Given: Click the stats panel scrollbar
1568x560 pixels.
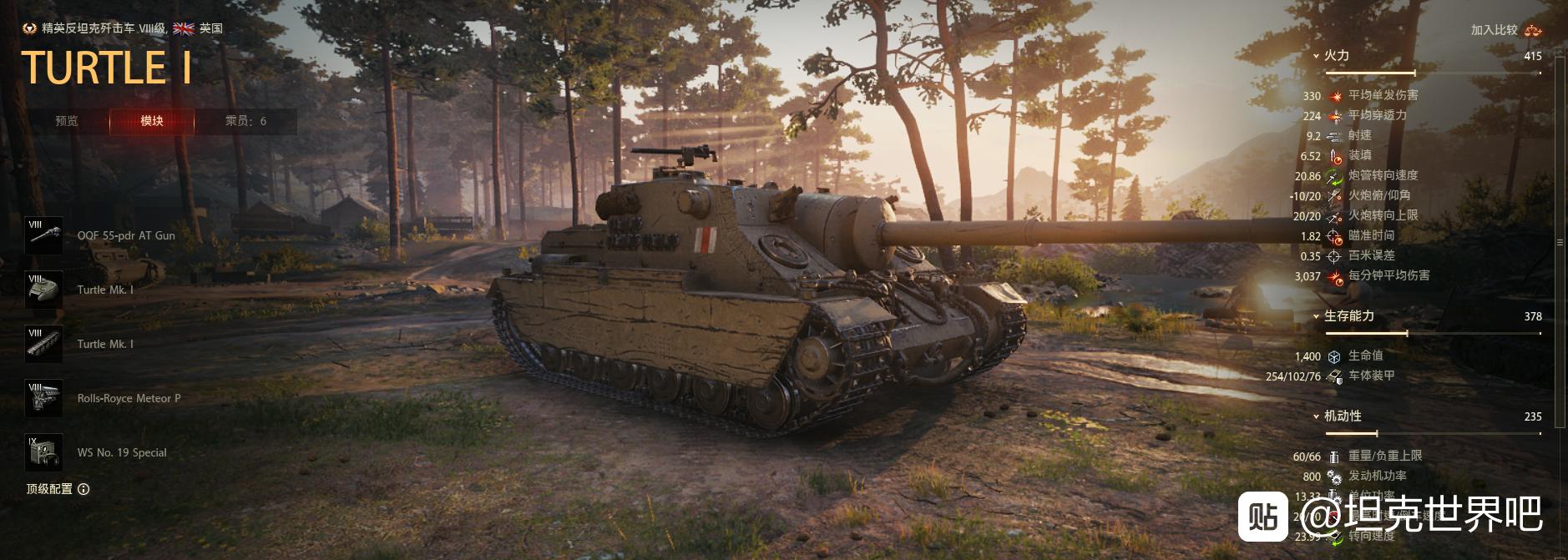Looking at the screenshot, I should (1560, 242).
